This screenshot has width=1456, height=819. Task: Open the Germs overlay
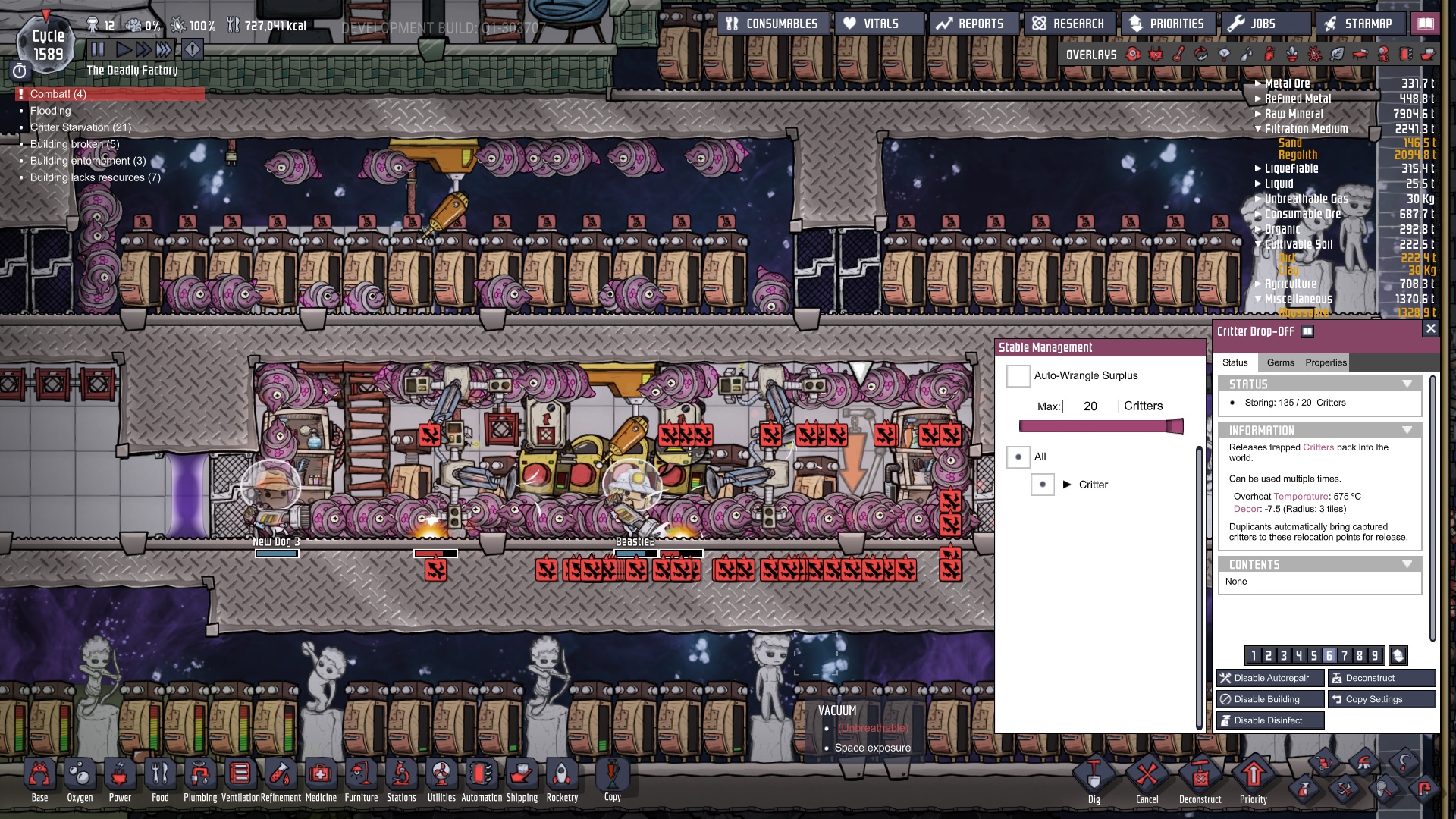pos(1313,55)
